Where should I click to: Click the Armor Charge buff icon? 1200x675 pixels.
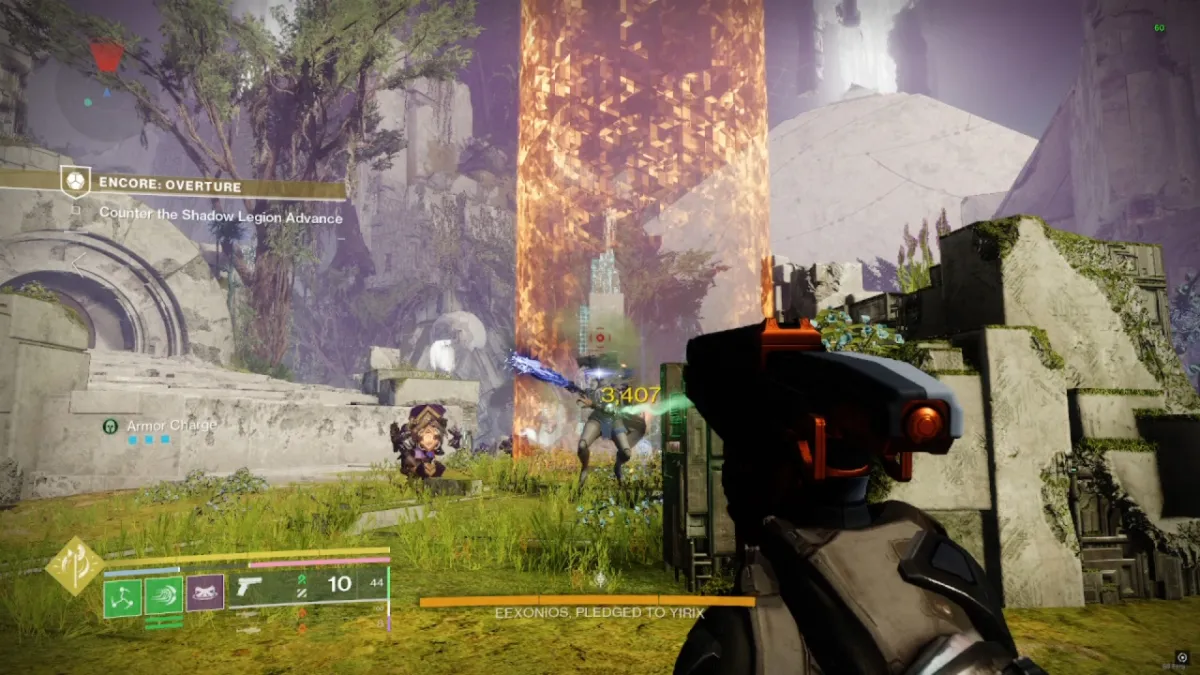pyautogui.click(x=110, y=426)
